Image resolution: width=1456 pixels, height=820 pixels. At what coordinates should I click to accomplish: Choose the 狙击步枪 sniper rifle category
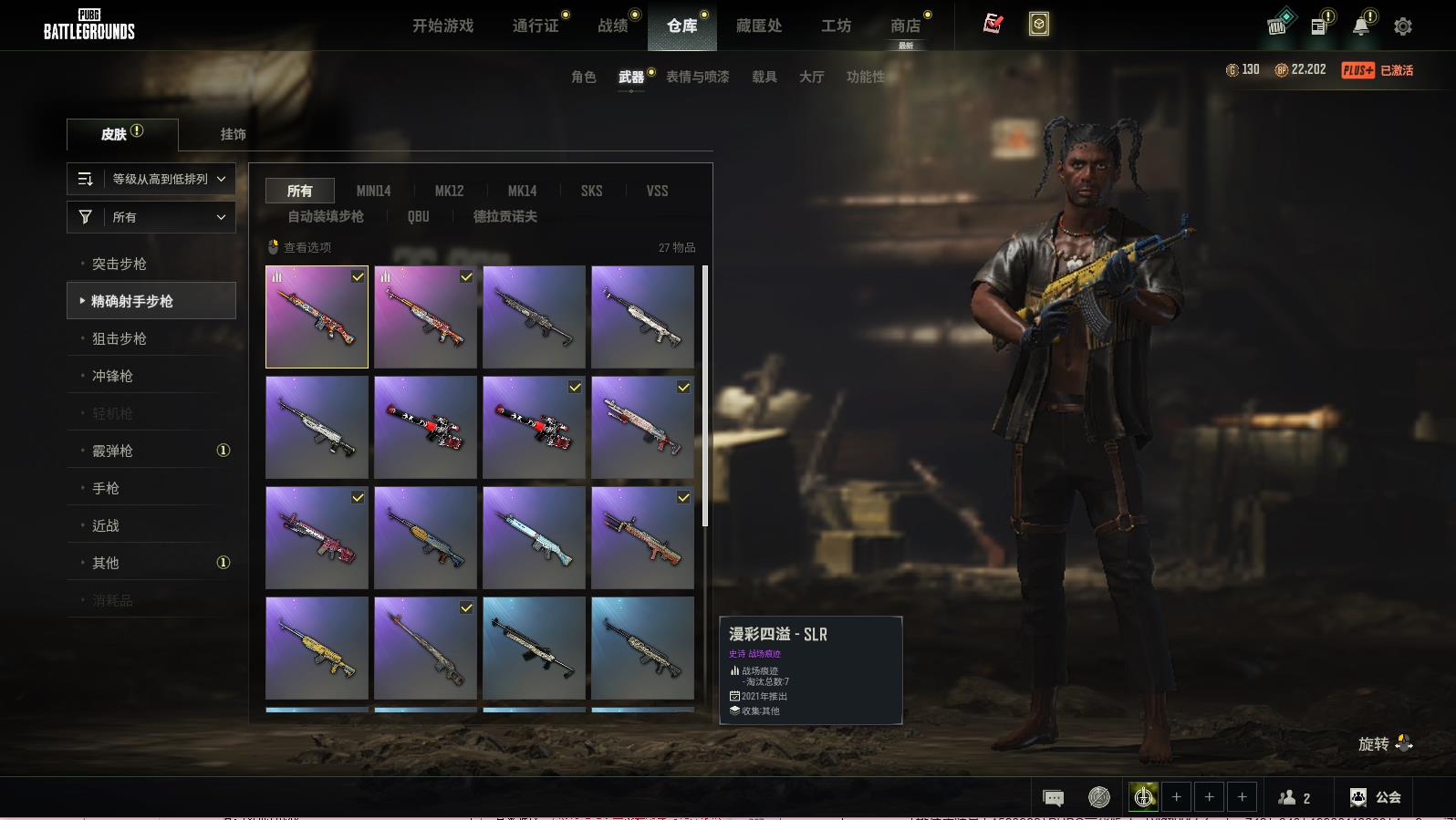120,338
